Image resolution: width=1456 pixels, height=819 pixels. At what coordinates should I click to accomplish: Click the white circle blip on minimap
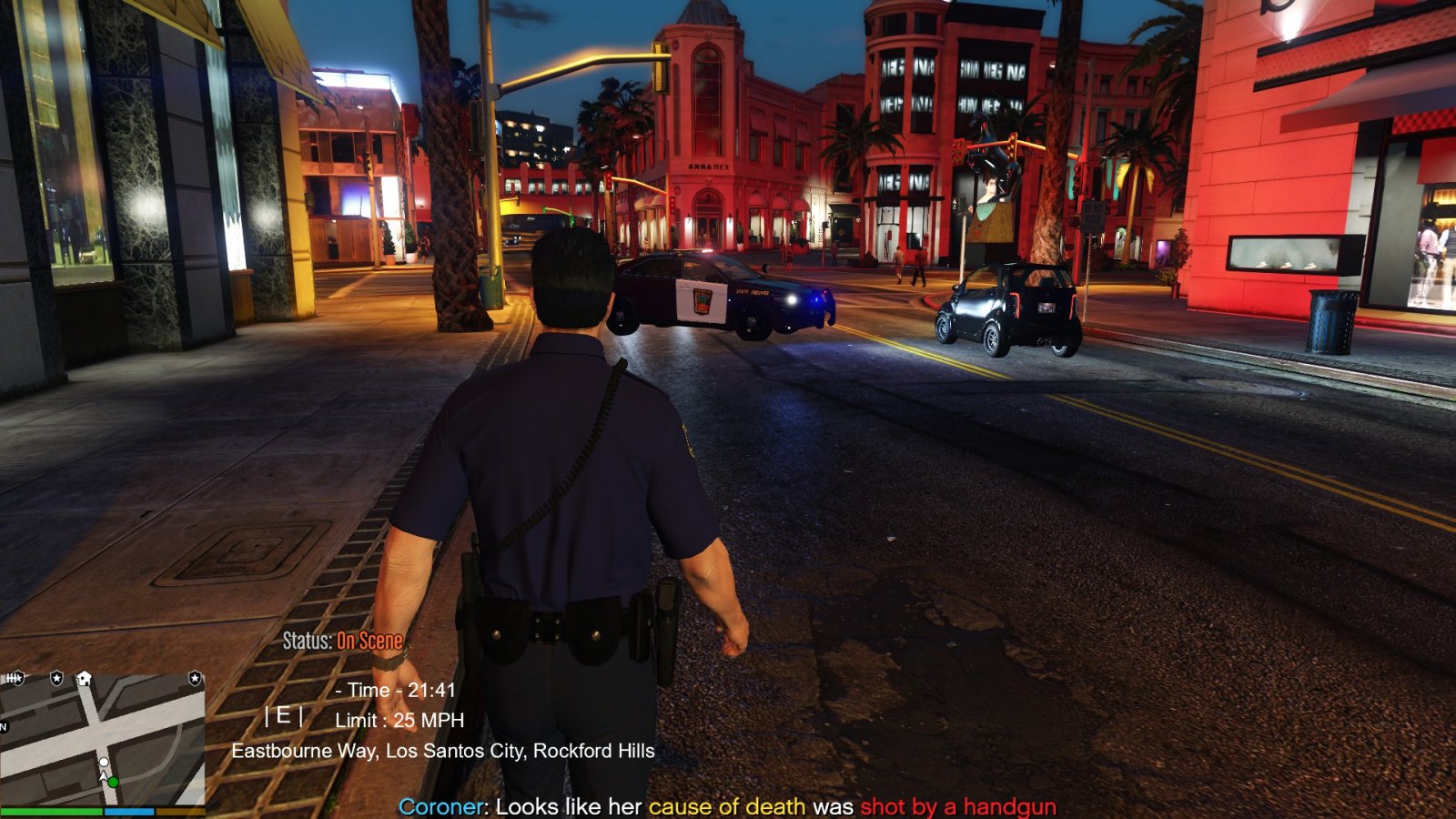click(104, 762)
